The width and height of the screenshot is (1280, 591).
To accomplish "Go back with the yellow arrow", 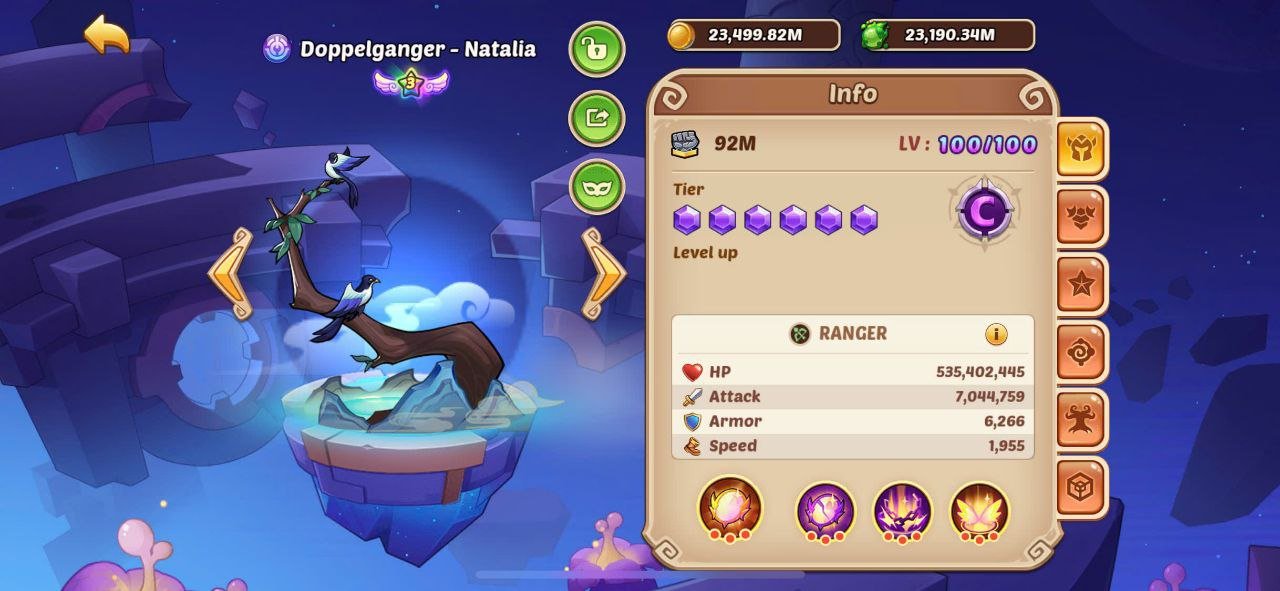I will click(107, 35).
